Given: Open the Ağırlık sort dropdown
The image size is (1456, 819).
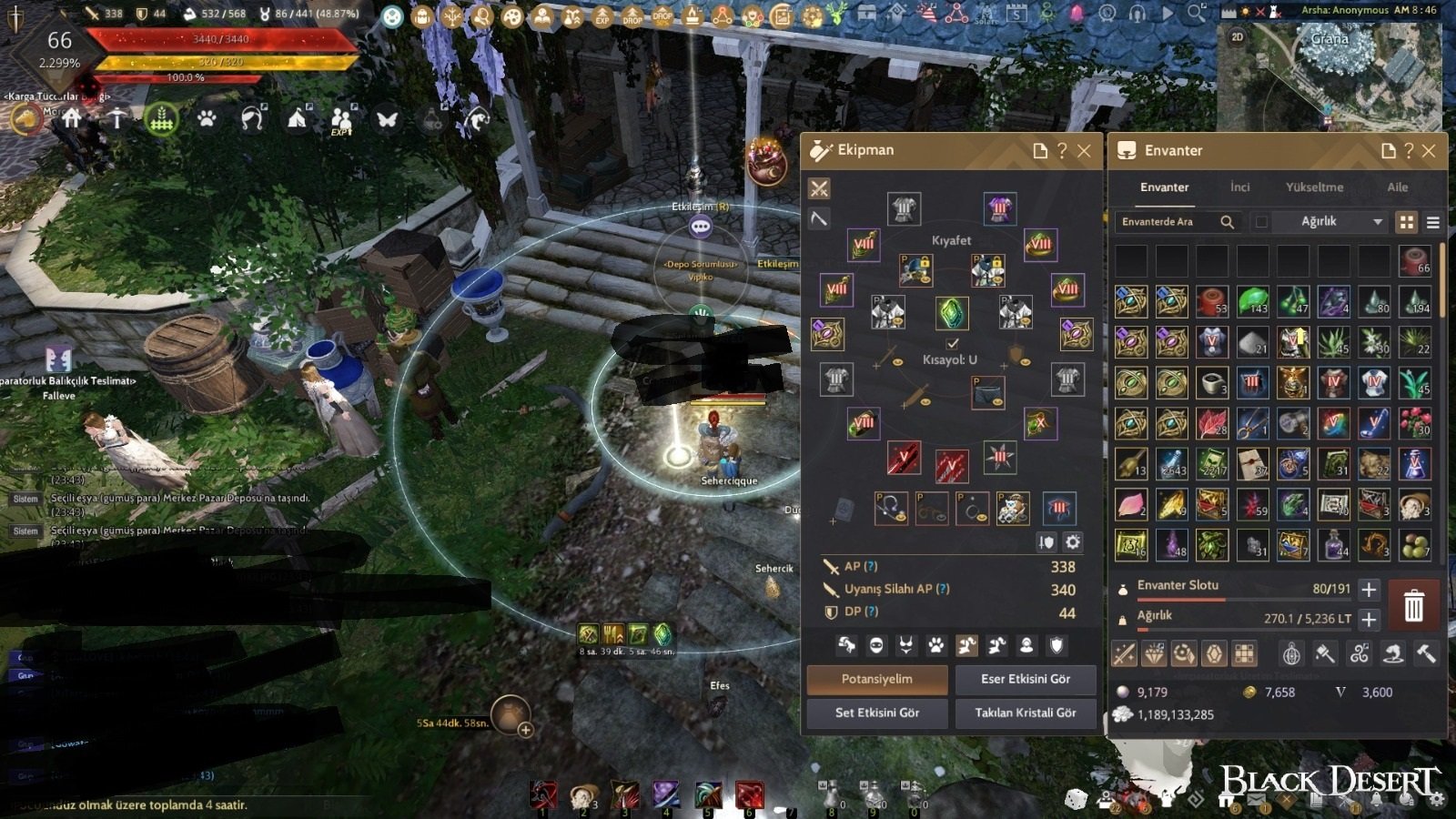Looking at the screenshot, I should [1341, 221].
